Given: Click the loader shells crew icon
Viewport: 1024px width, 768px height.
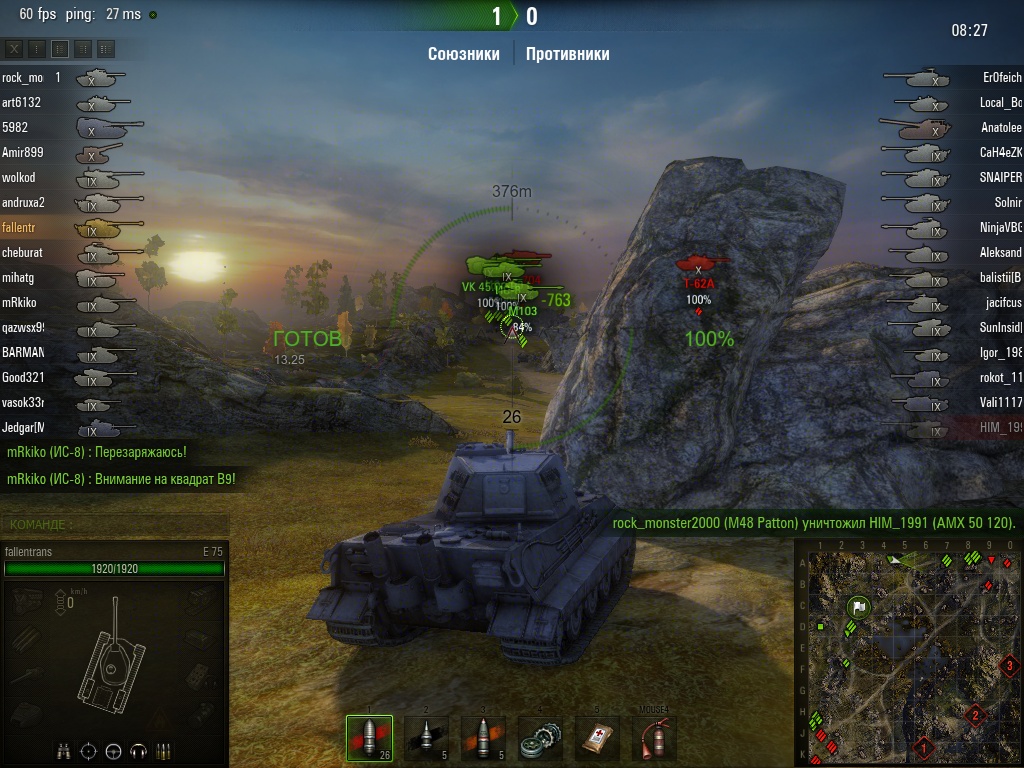Looking at the screenshot, I should point(162,750).
